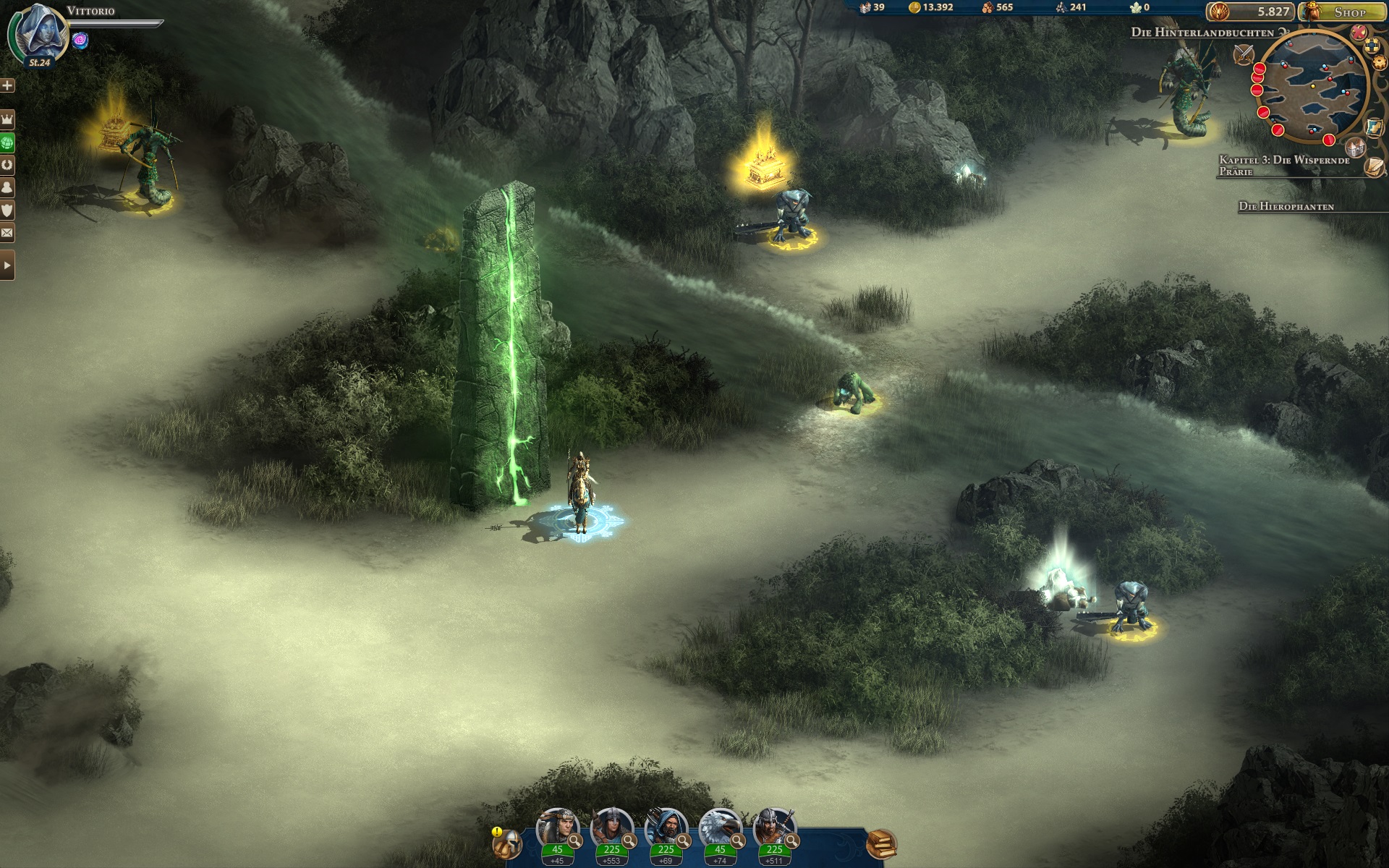Open the mail envelope inbox
This screenshot has width=1389, height=868.
pos(7,233)
